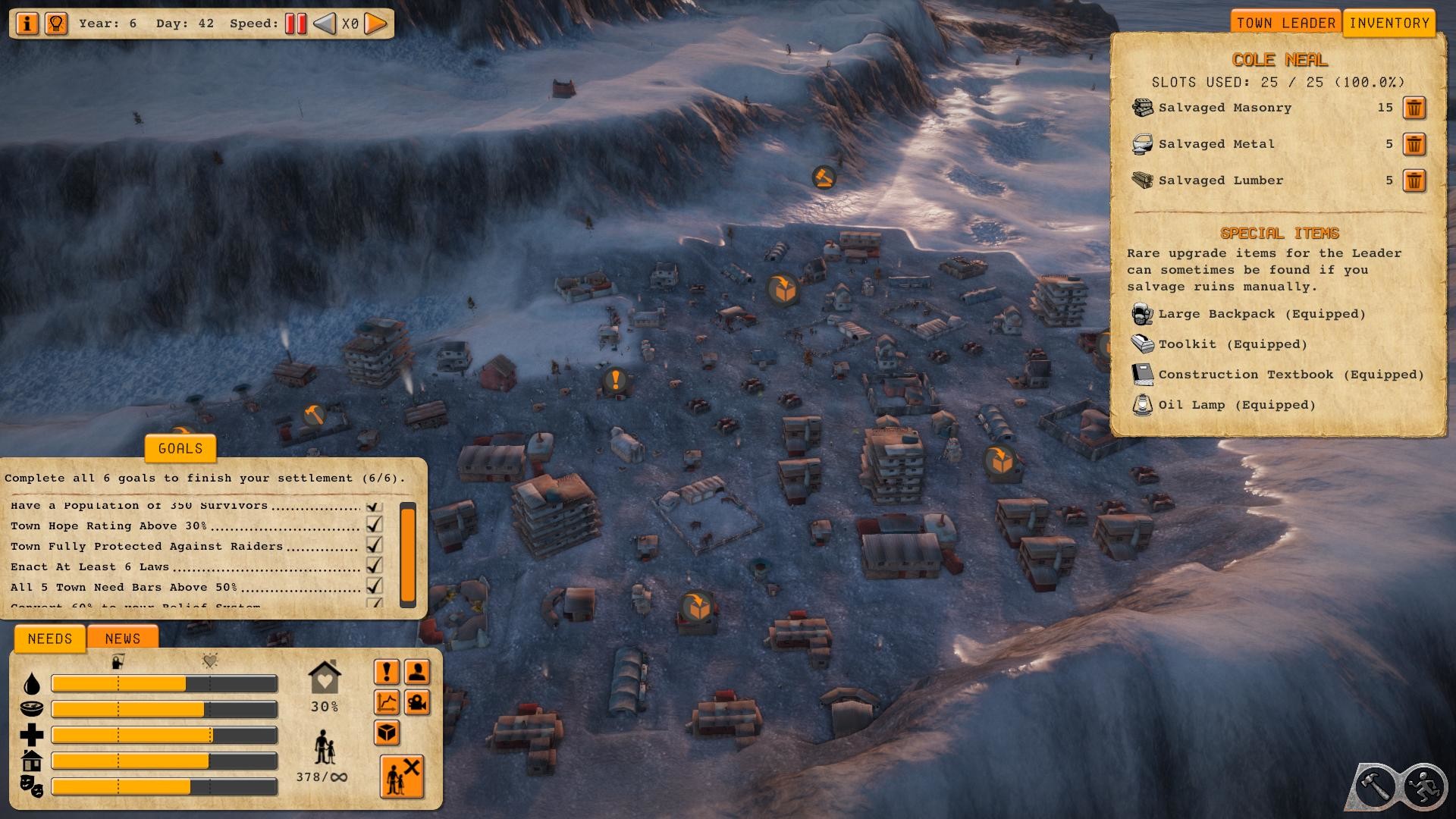1456x819 pixels.
Task: Open the info button in top bar
Action: click(x=27, y=24)
